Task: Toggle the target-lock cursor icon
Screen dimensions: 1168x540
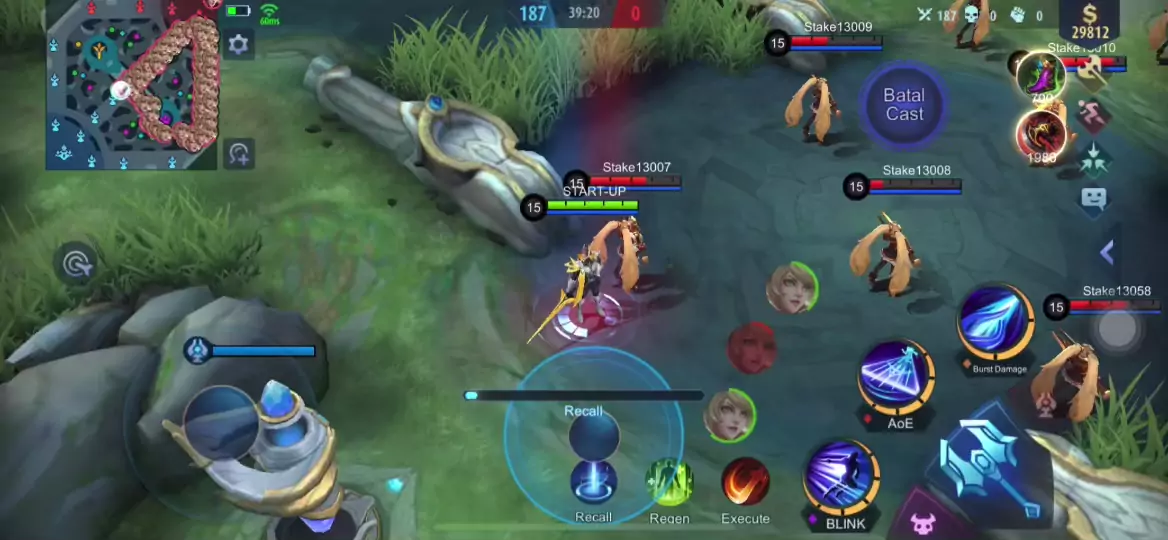Action: pos(77,264)
